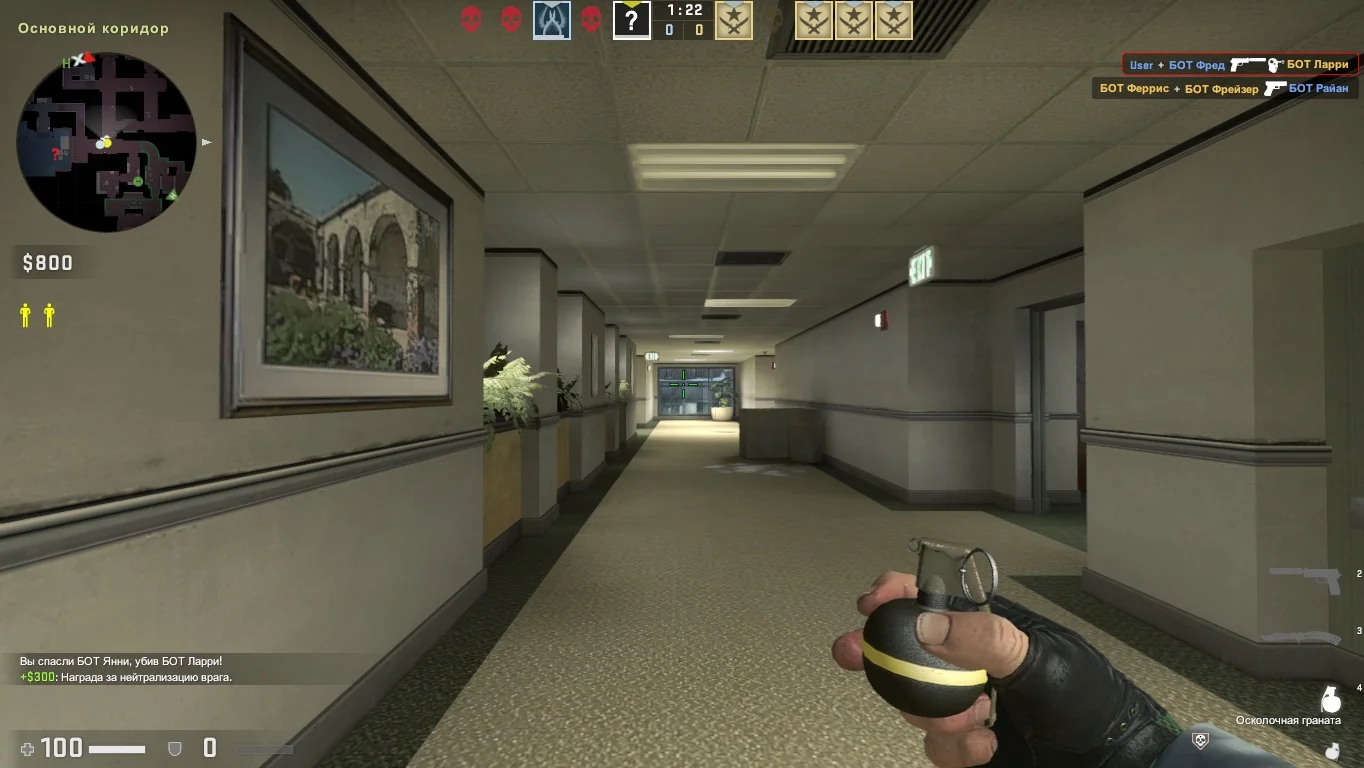The image size is (1364, 768).
Task: Select the blue pliers player avatar
Action: (551, 20)
